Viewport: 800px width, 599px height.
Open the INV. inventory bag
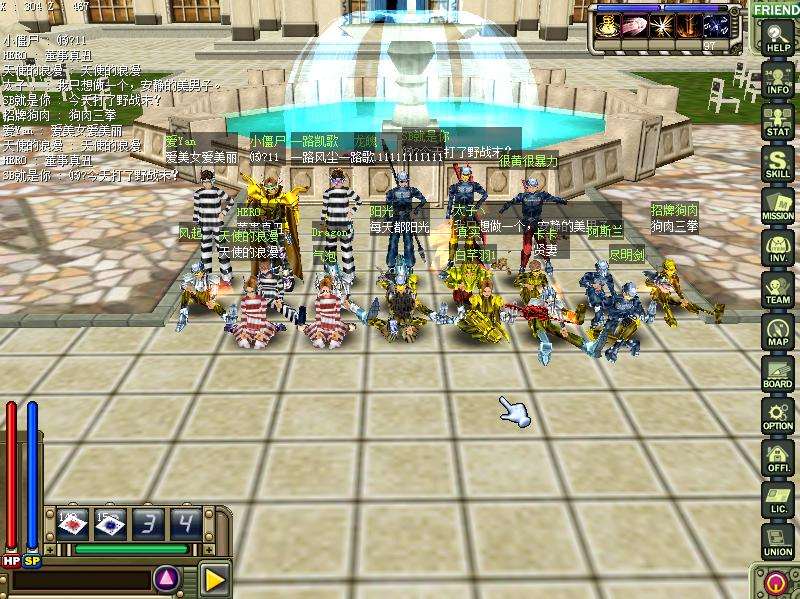point(777,248)
